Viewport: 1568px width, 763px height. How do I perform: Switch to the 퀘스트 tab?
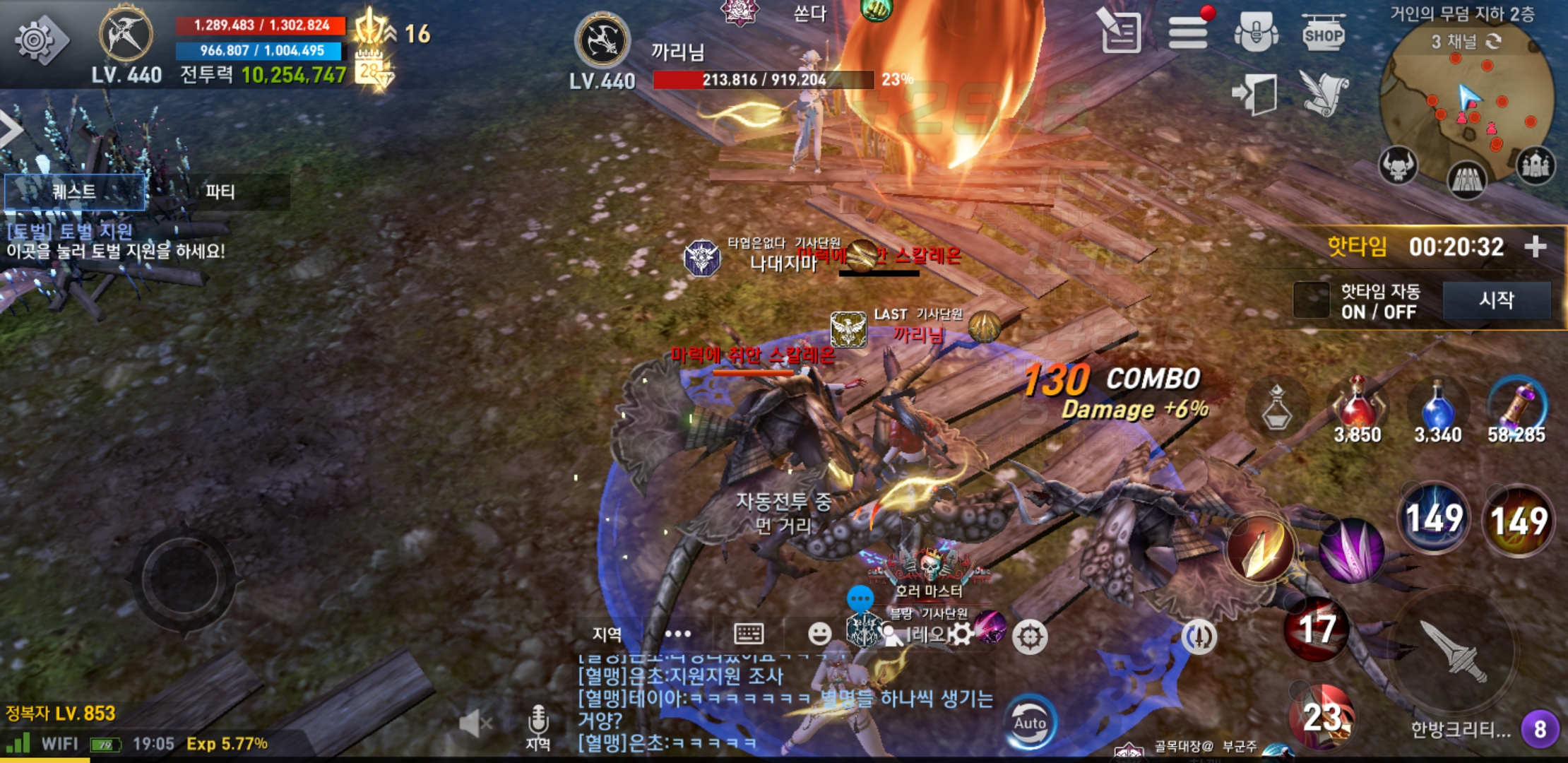pos(75,191)
